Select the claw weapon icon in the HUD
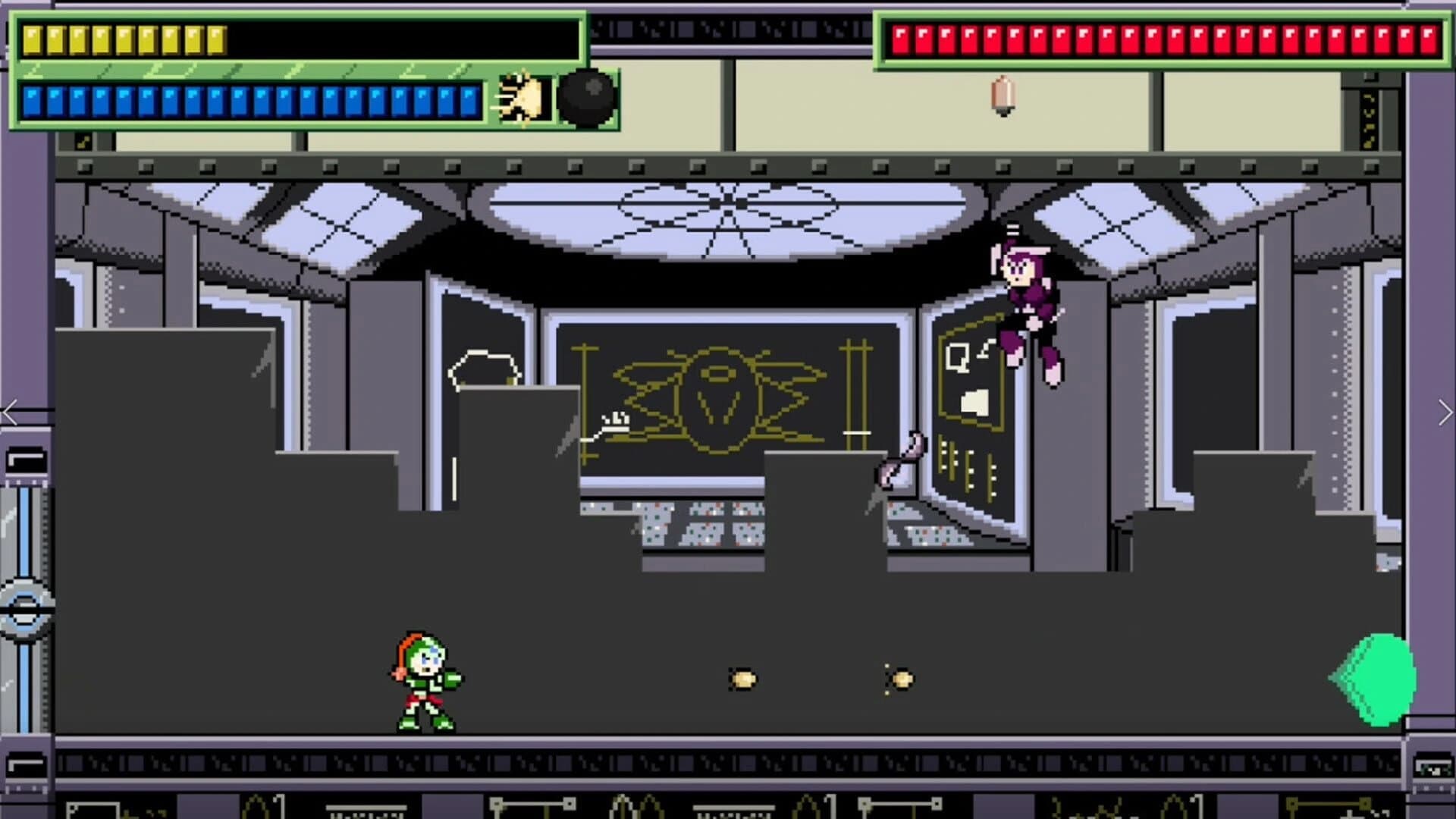This screenshot has height=819, width=1456. click(x=522, y=96)
